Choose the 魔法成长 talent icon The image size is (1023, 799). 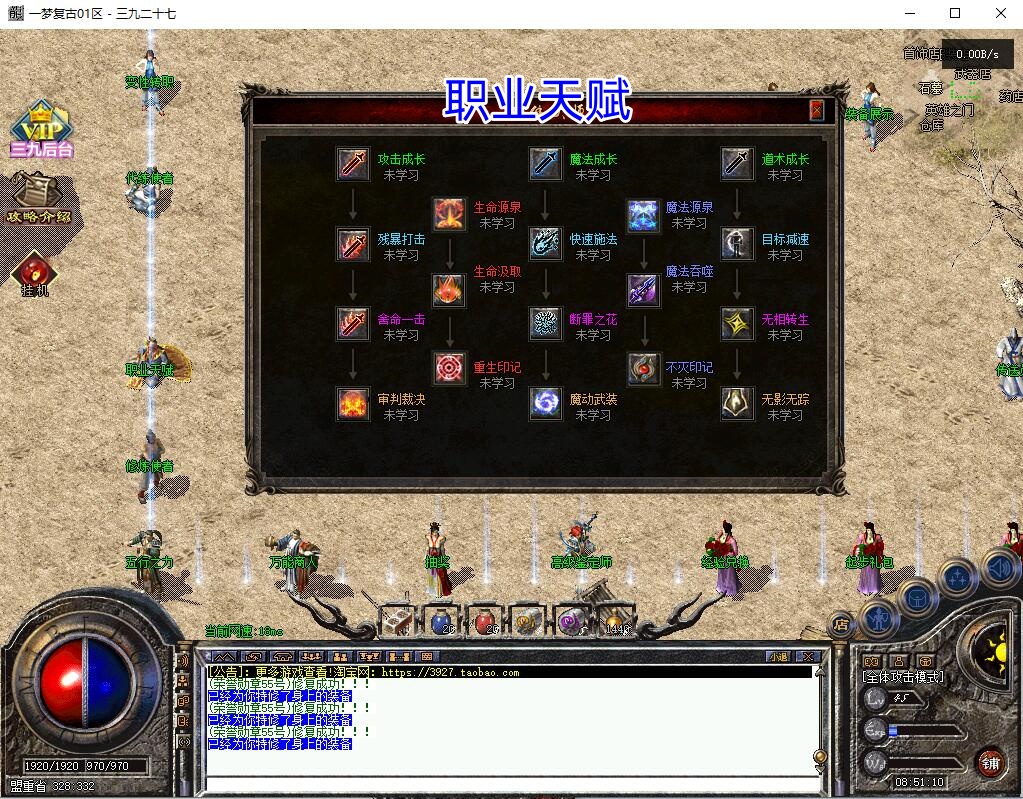(x=545, y=164)
